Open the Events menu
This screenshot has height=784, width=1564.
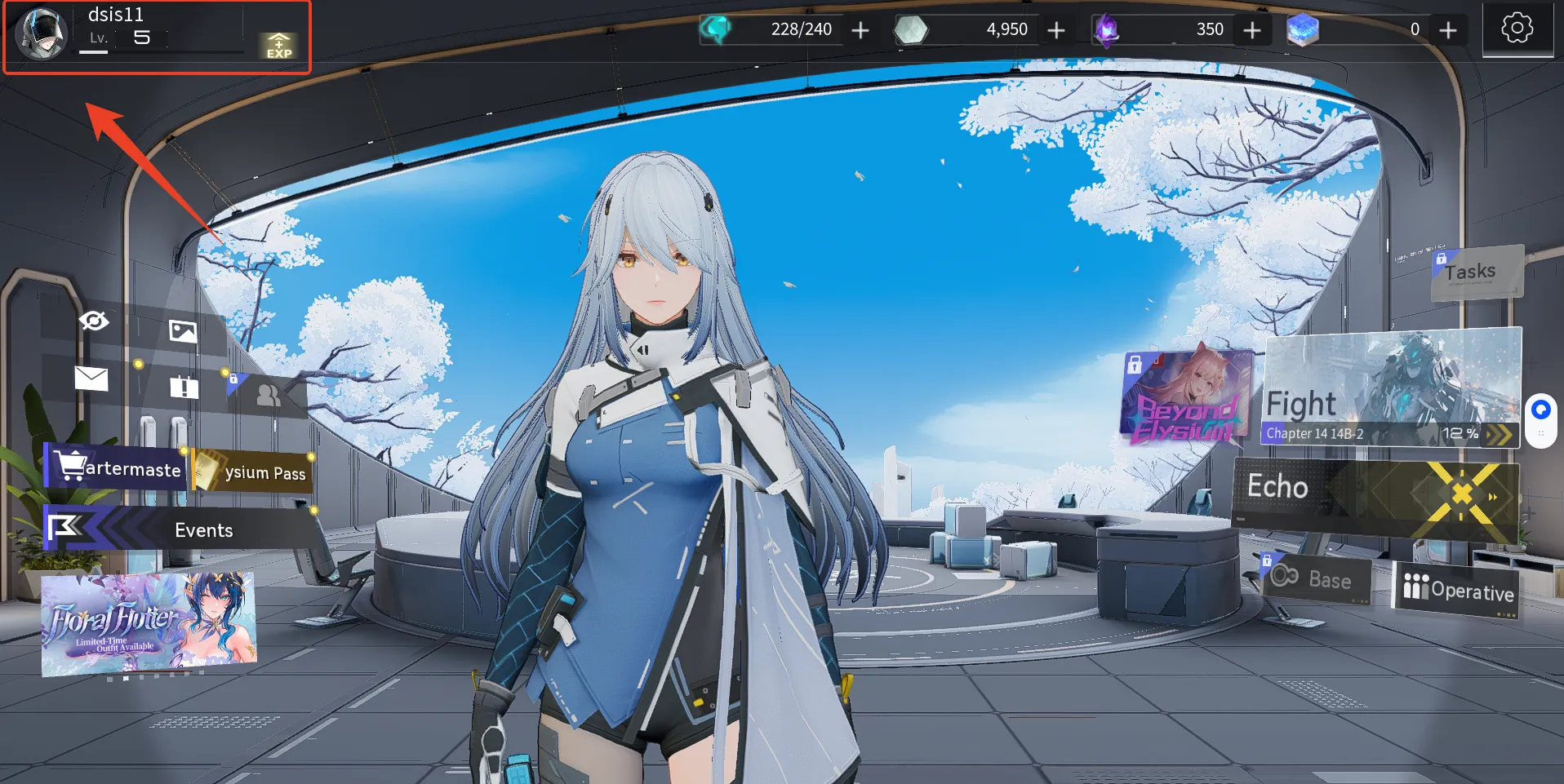pos(181,530)
